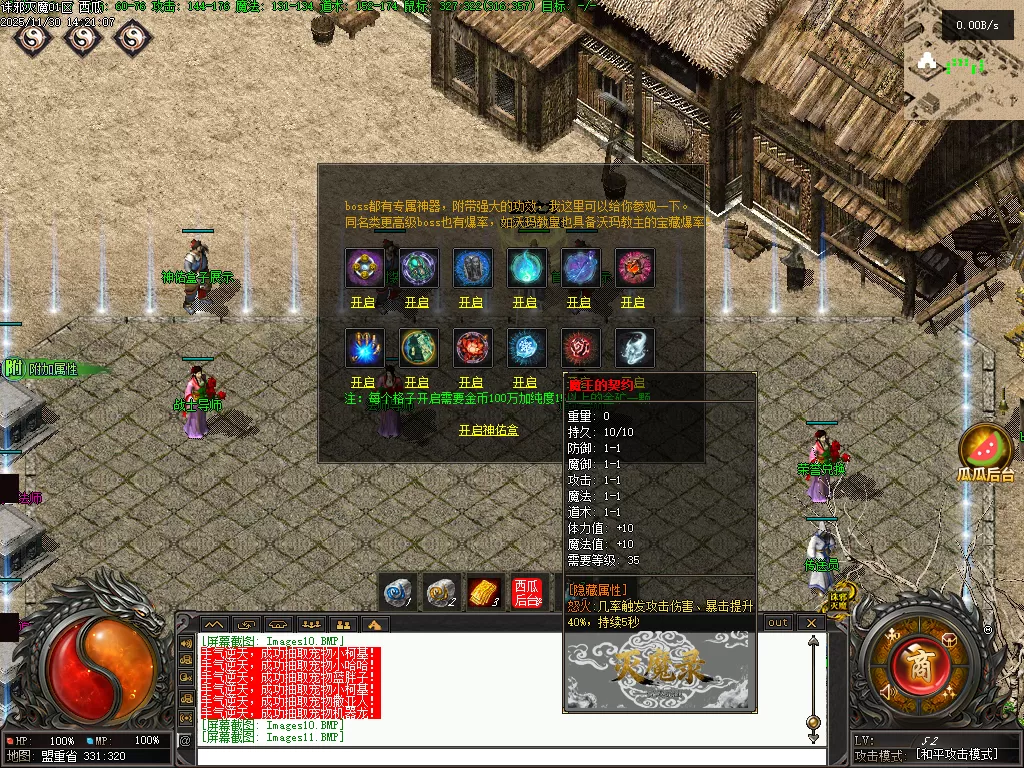Toggle the 附加属性 side panel tab

[50, 369]
